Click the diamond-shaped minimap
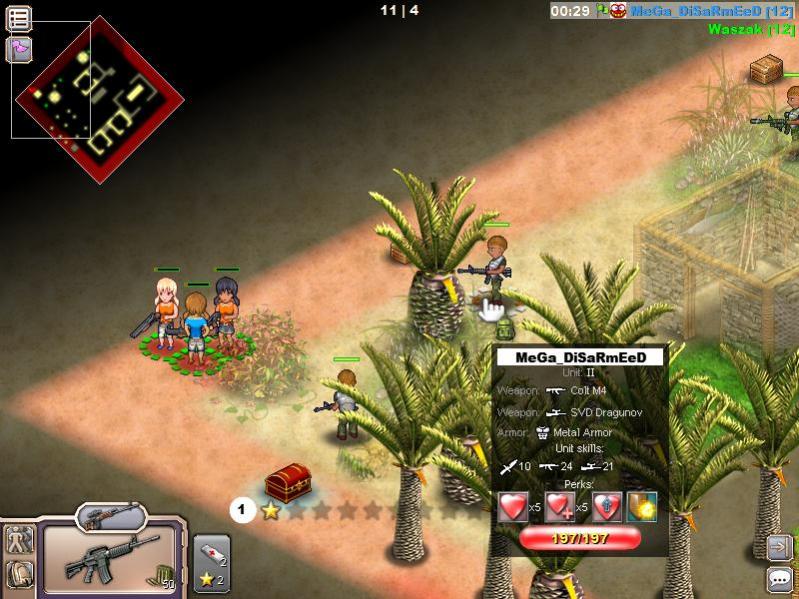The image size is (799, 599). coord(100,100)
